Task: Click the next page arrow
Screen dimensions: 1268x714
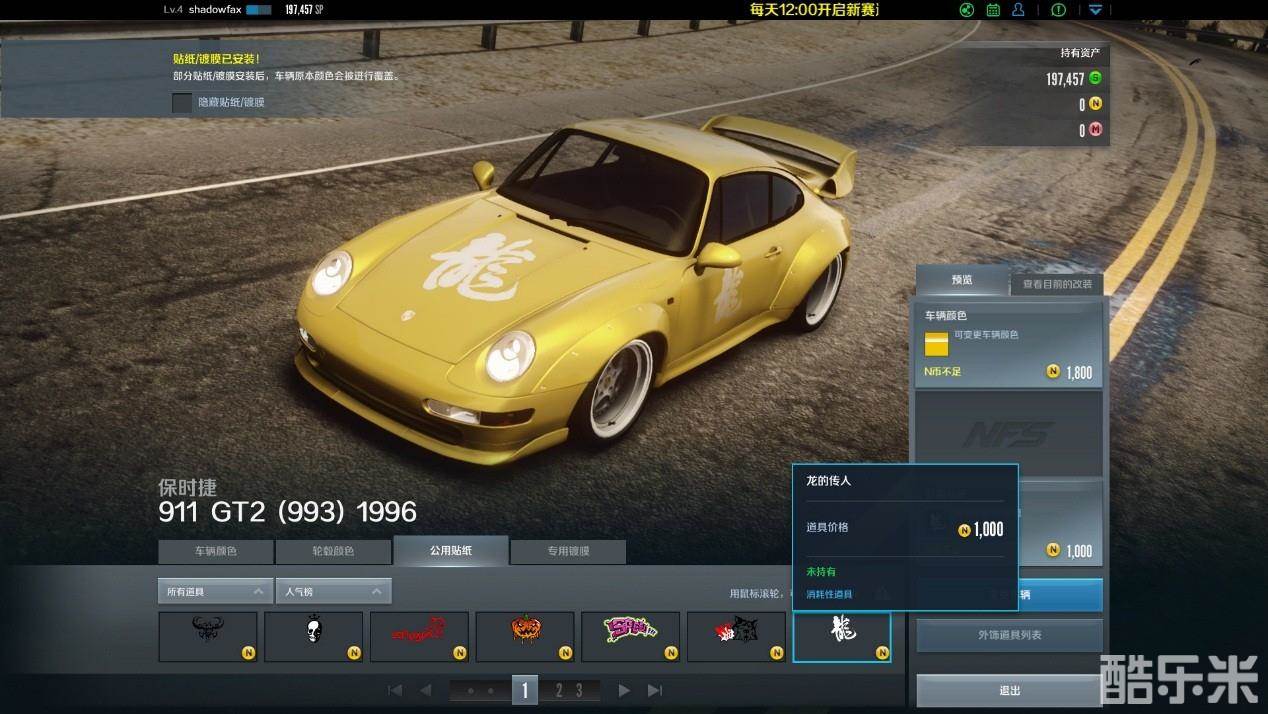Action: [x=624, y=690]
